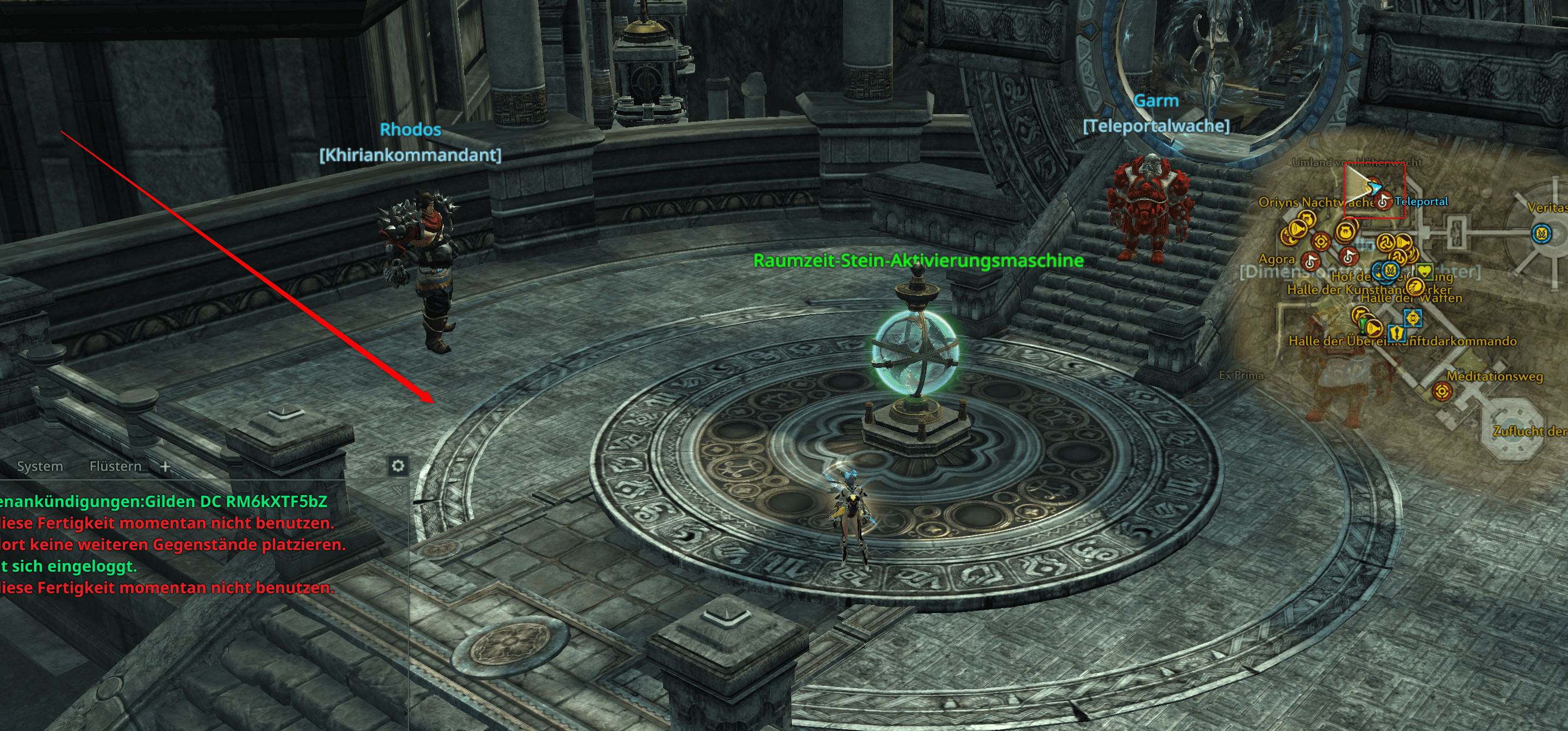Switch to the System chat tab
The height and width of the screenshot is (731, 1568).
click(40, 466)
